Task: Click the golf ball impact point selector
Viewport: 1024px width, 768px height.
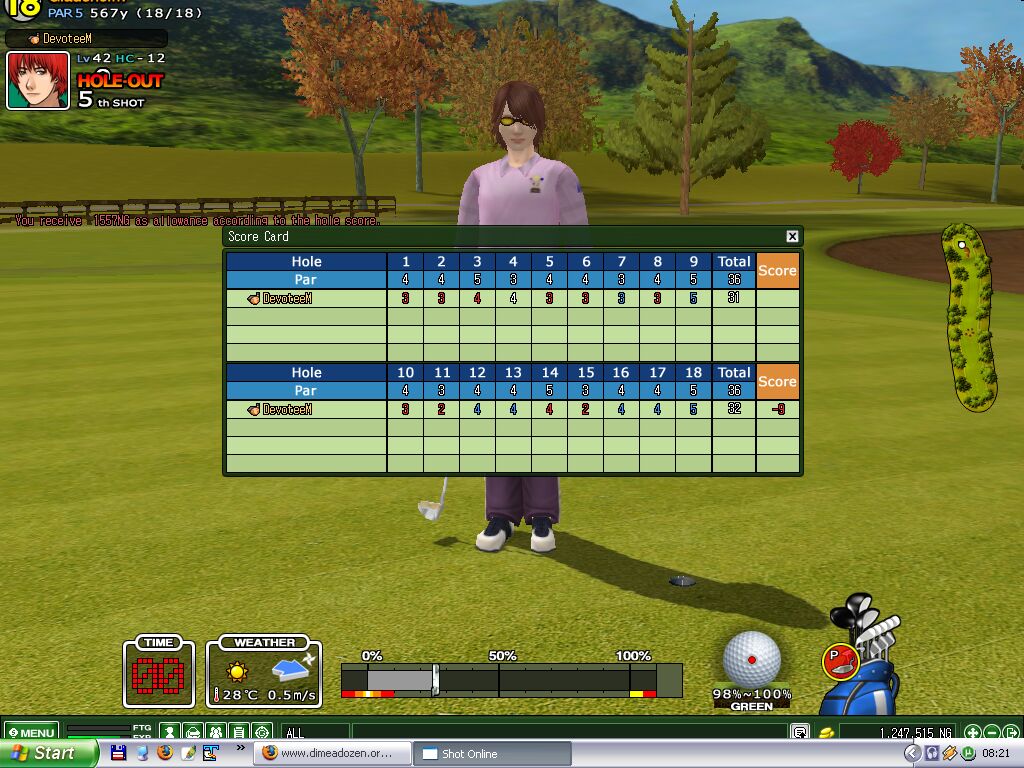Action: (752, 658)
